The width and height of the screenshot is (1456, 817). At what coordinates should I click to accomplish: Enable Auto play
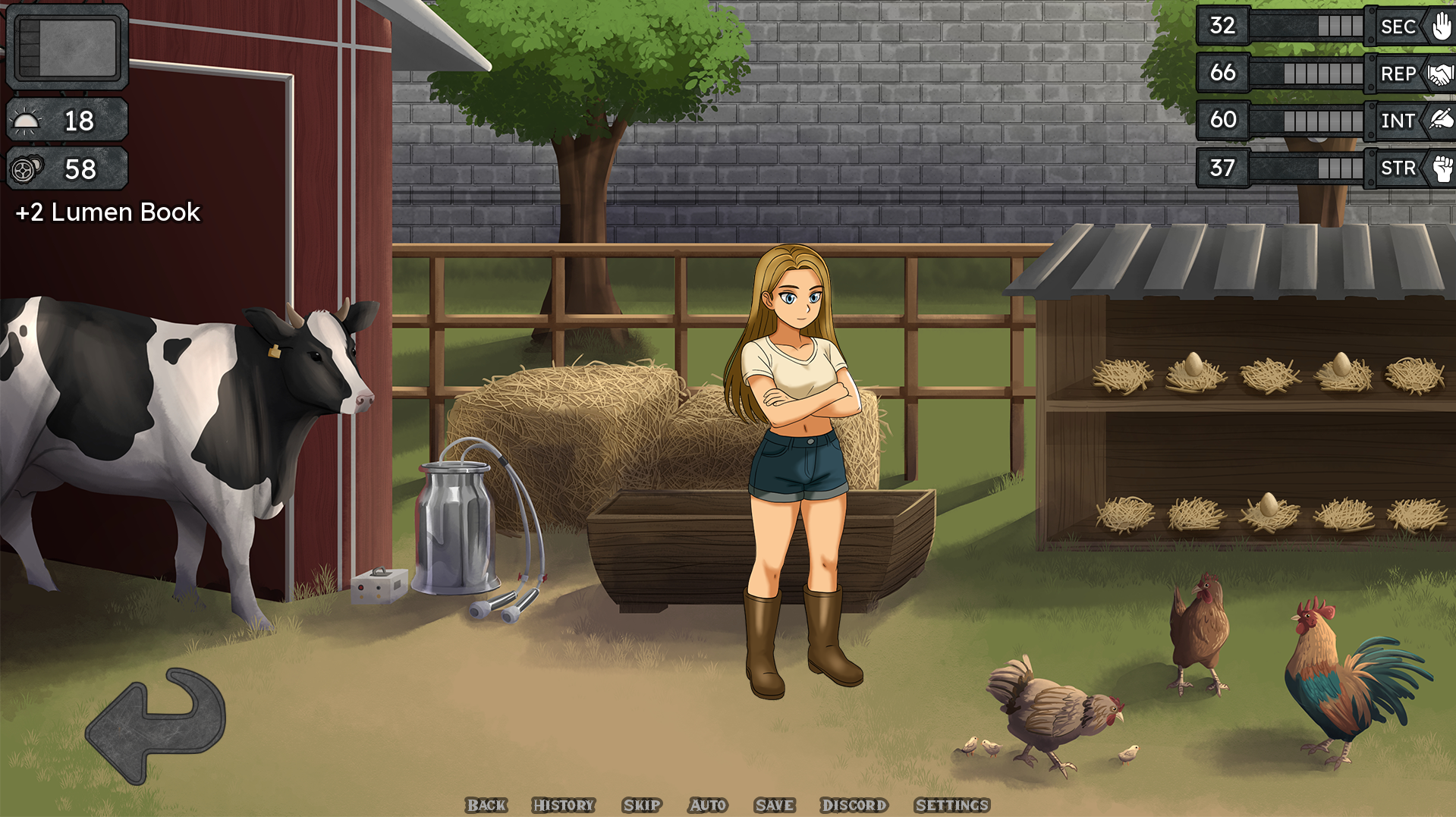coord(706,806)
